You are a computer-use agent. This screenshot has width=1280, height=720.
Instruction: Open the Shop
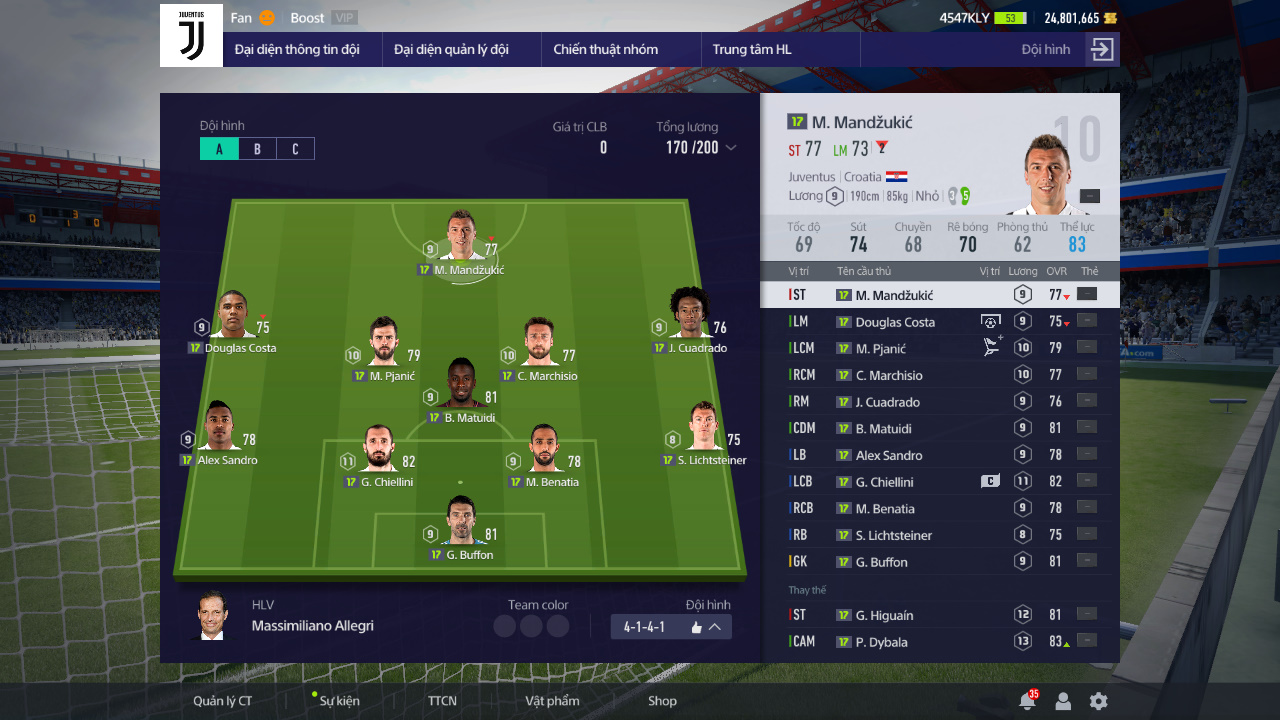(x=662, y=701)
